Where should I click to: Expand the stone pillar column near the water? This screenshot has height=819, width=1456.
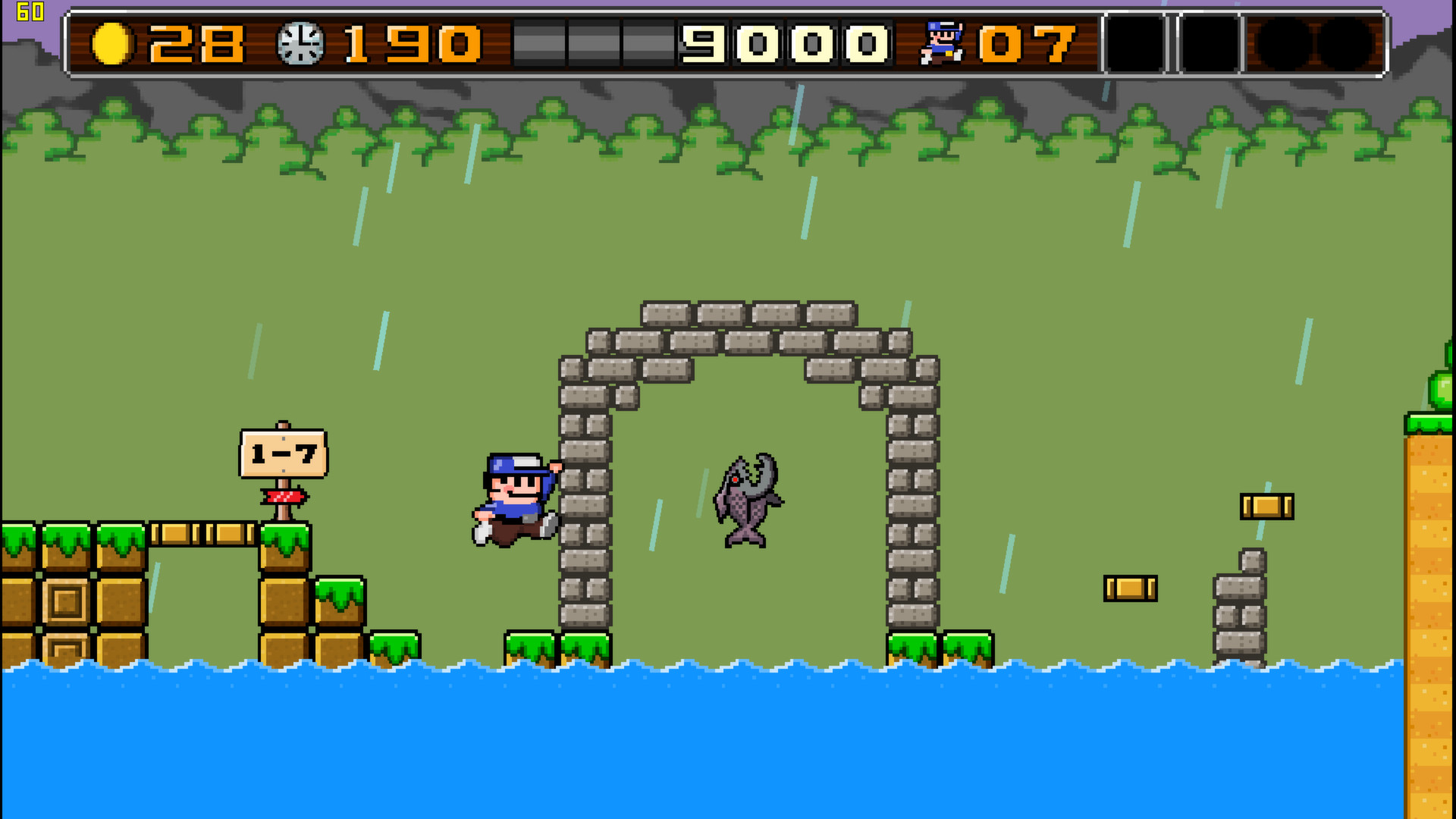point(1241,614)
